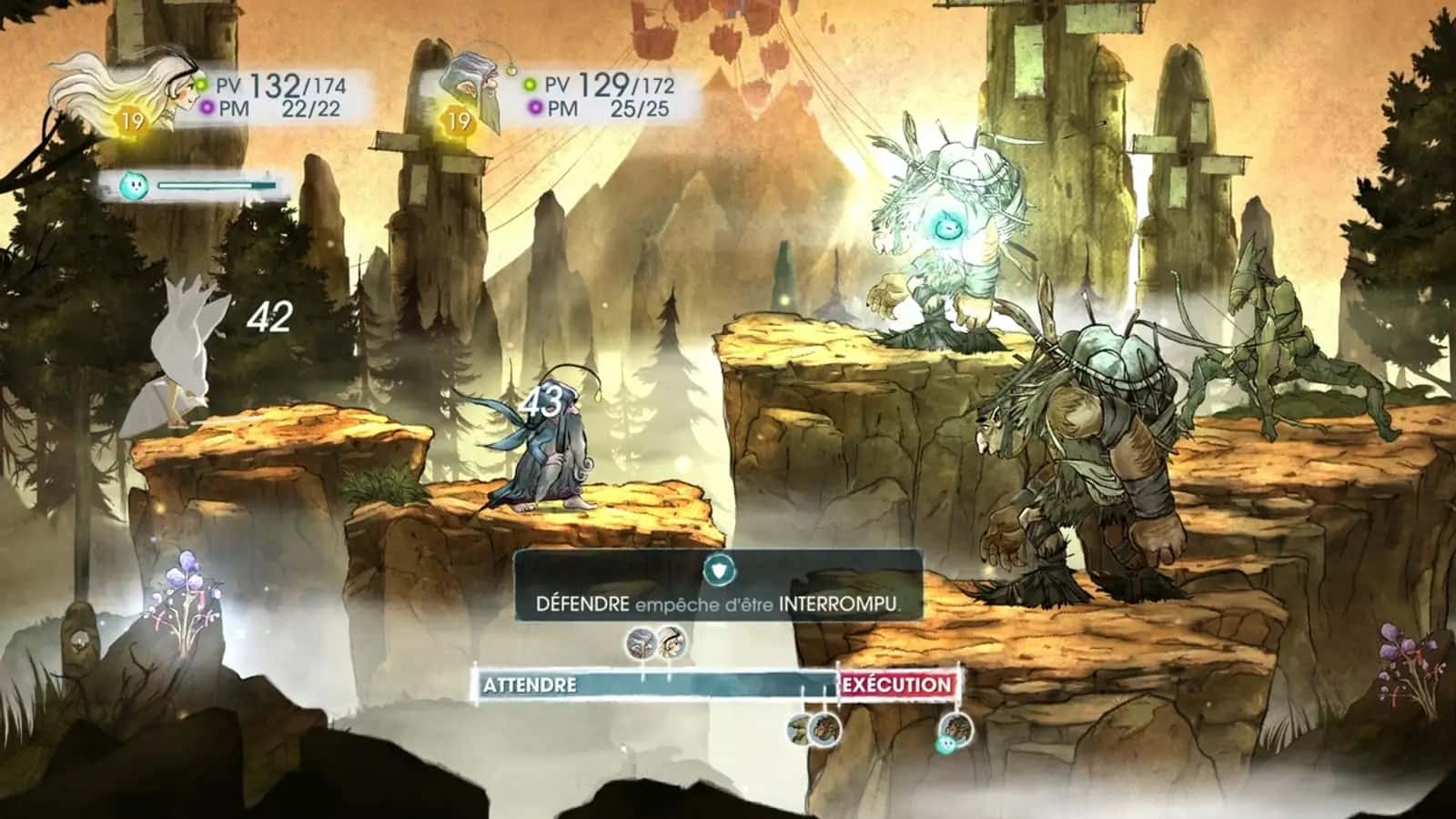Click the shield icon above the DÉFENDRE tip
The height and width of the screenshot is (819, 1456).
718,571
